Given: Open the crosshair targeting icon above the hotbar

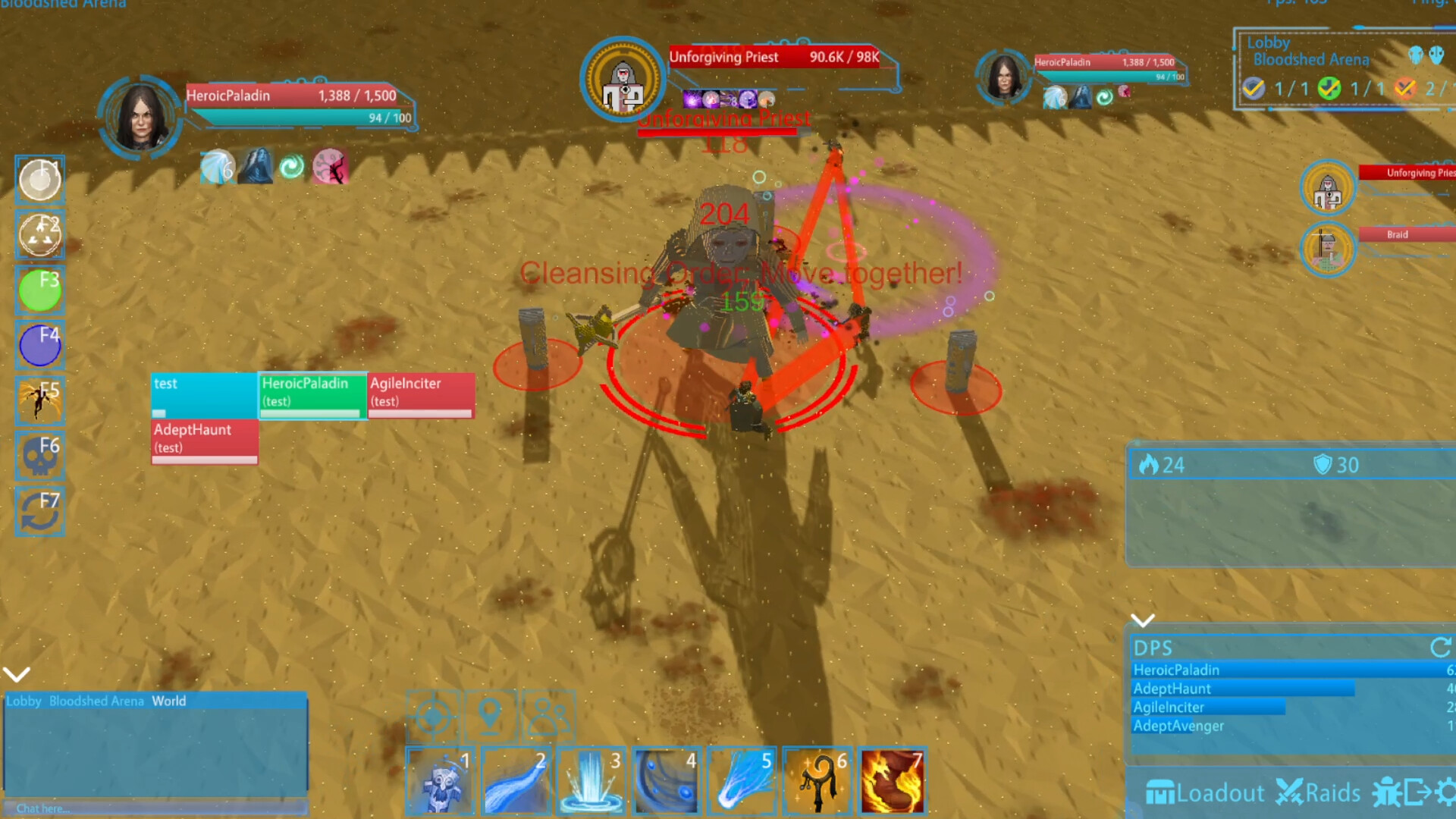Looking at the screenshot, I should (432, 716).
